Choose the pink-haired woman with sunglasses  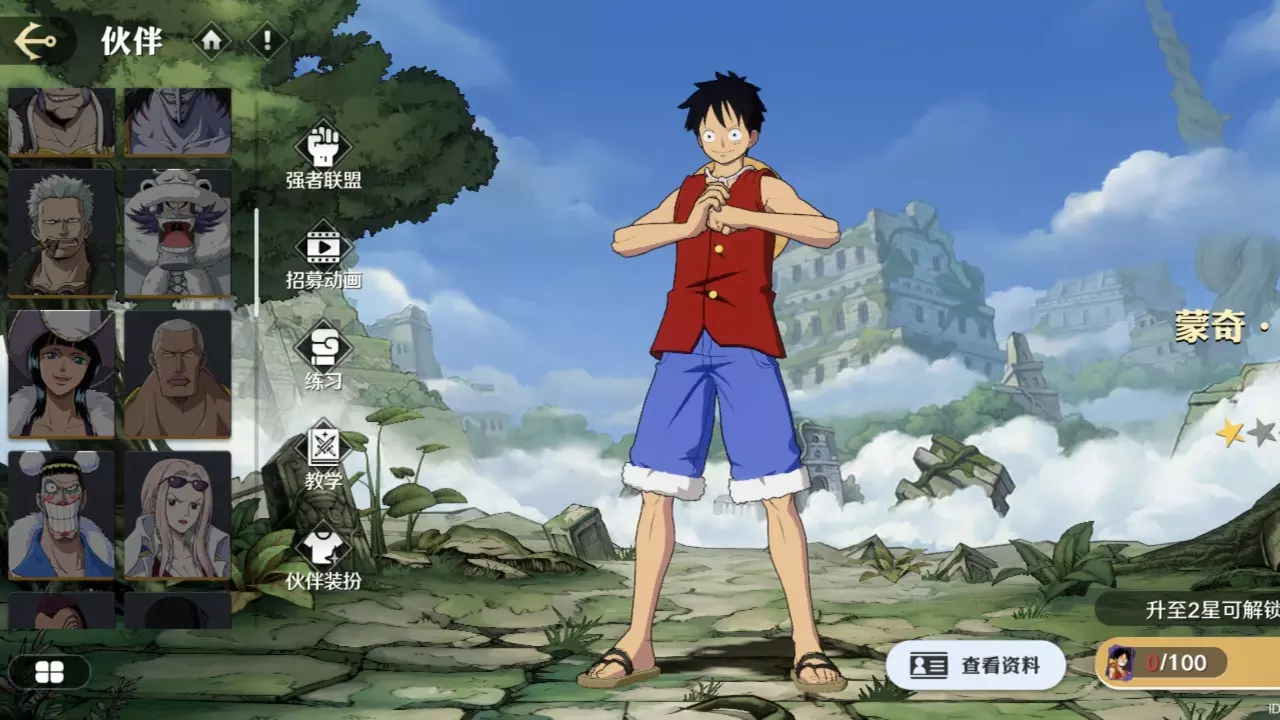point(178,514)
